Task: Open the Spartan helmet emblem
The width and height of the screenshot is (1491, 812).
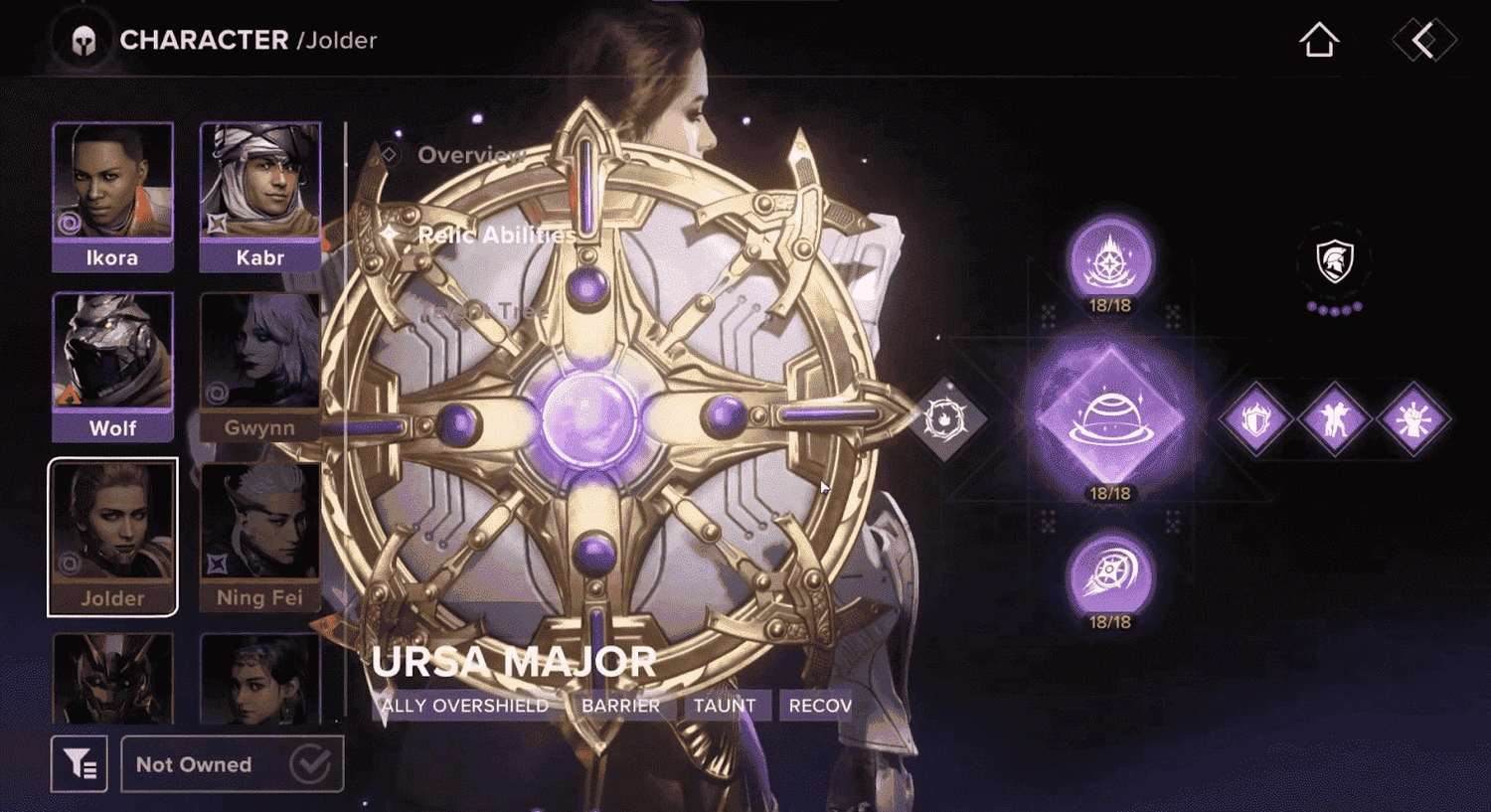Action: 1334,260
